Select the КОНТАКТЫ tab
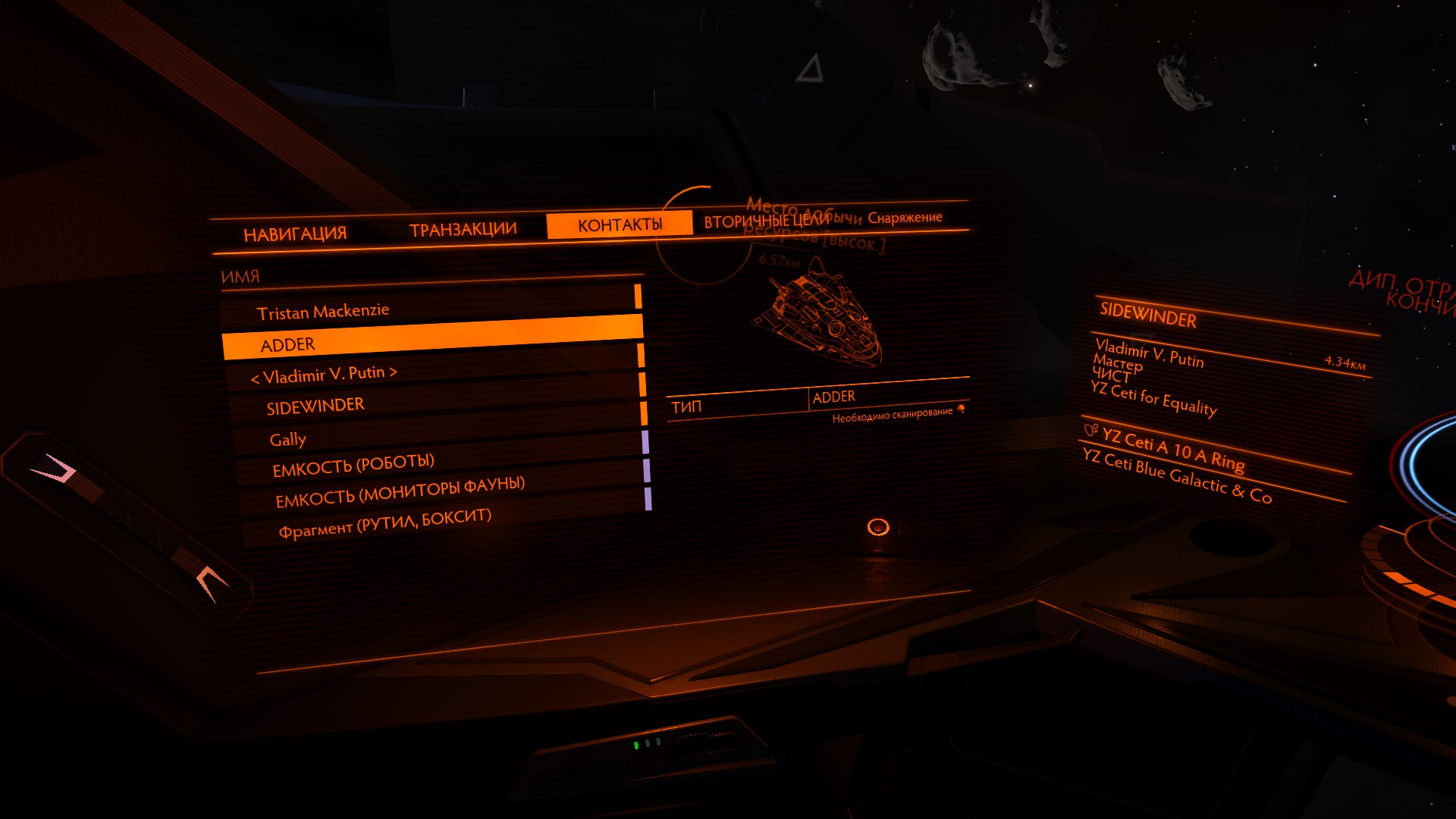 coord(620,224)
